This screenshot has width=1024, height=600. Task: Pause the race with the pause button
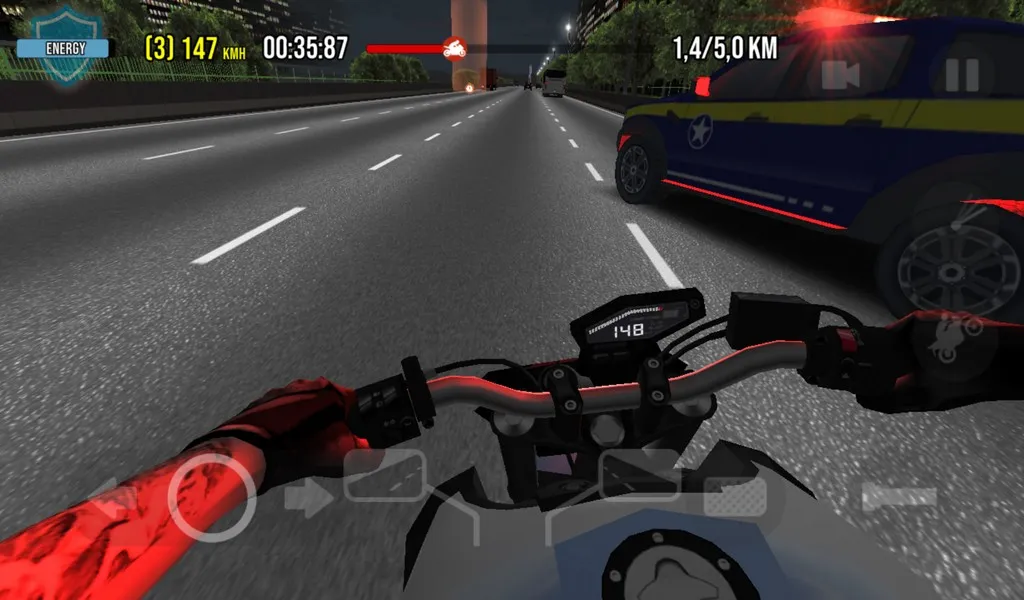961,76
